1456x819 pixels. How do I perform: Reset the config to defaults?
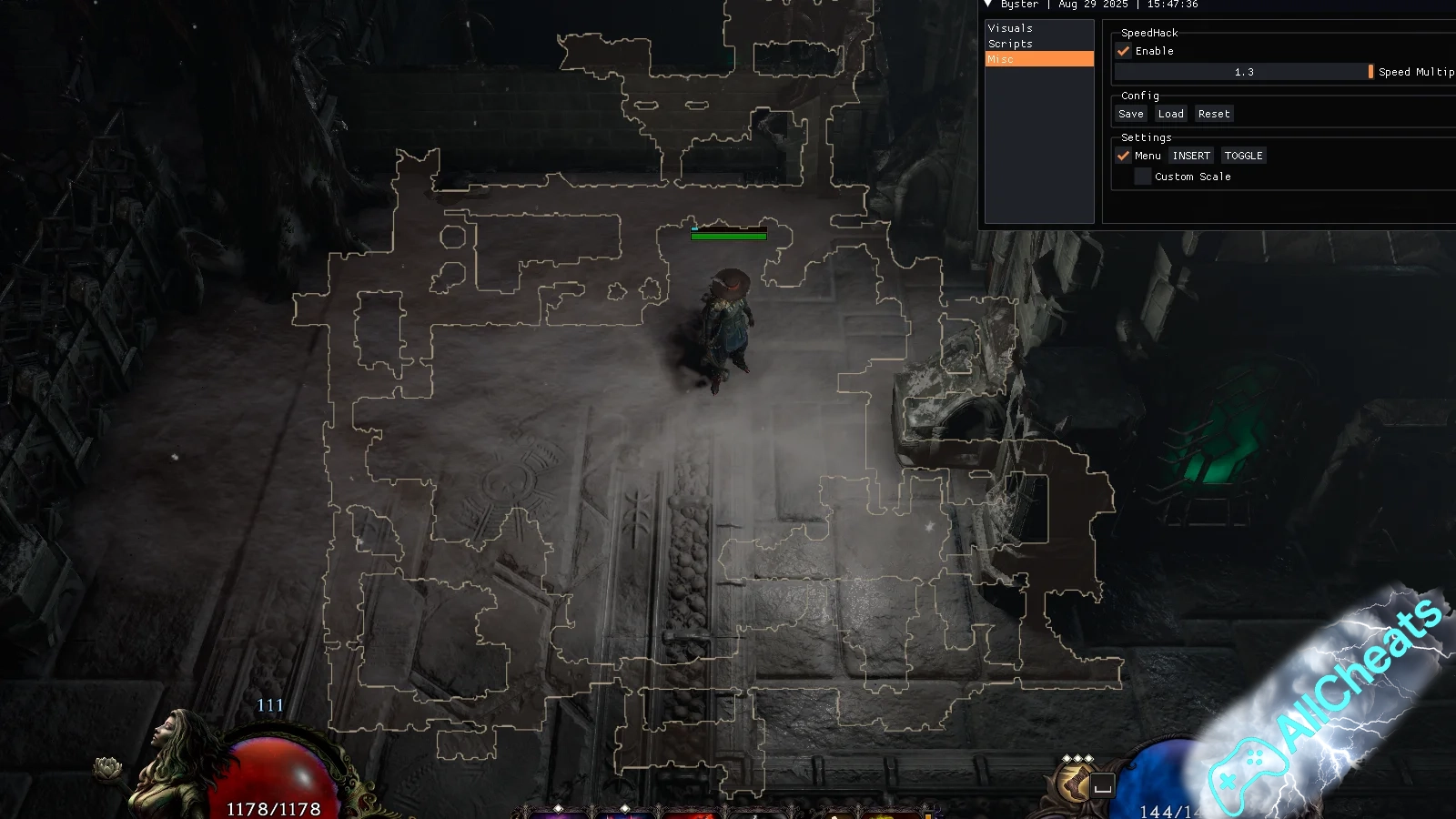[1214, 114]
